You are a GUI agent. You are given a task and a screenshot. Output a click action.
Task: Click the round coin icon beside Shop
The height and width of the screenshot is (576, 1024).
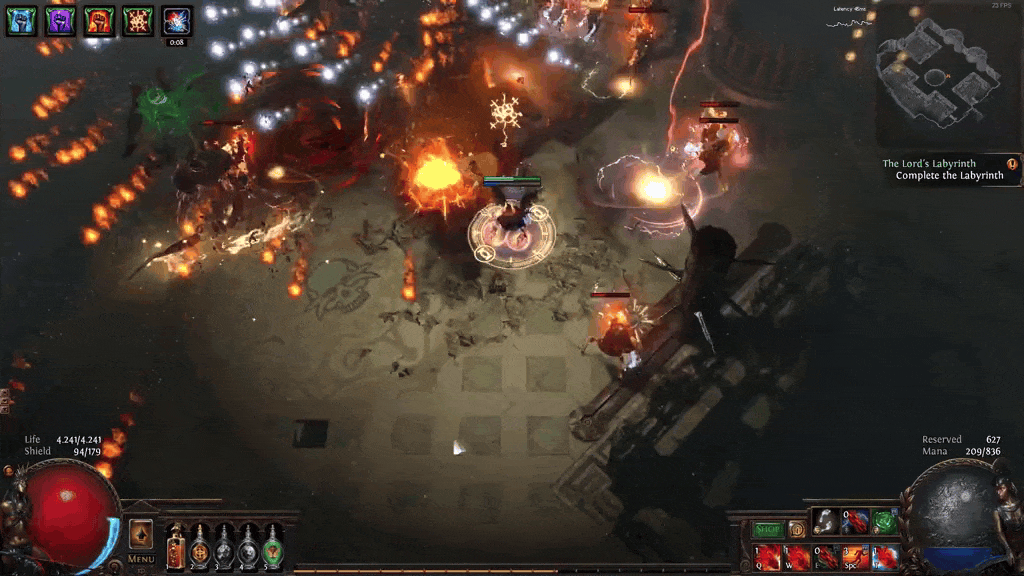coord(797,529)
